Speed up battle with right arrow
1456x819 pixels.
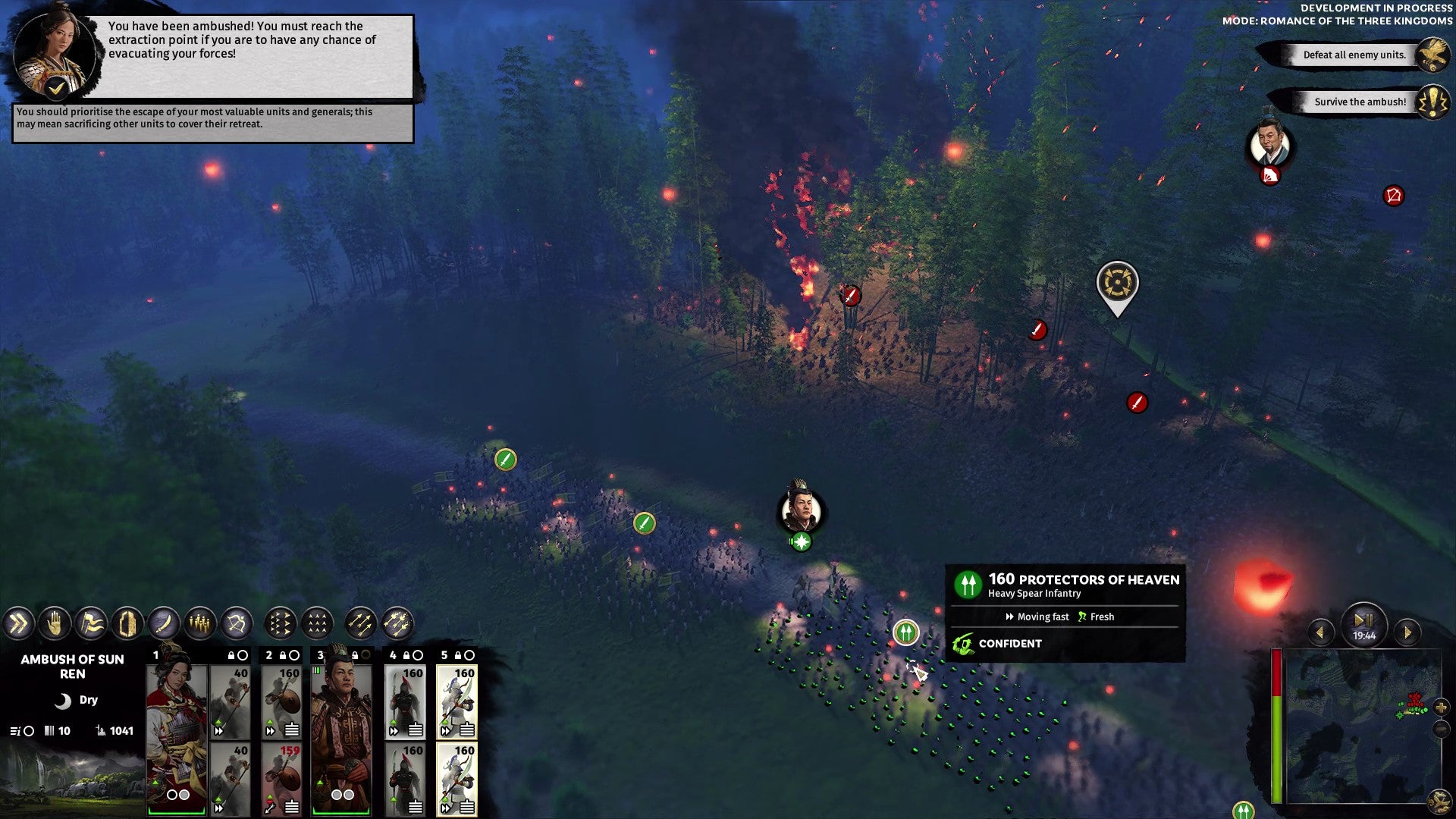point(1408,632)
